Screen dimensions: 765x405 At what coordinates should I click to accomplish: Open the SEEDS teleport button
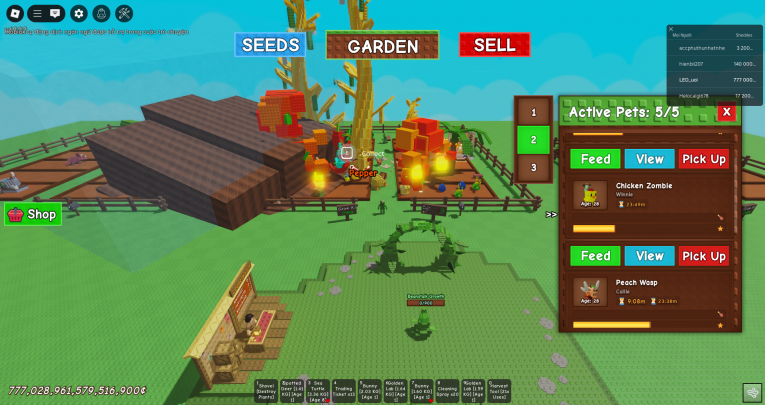click(x=270, y=45)
